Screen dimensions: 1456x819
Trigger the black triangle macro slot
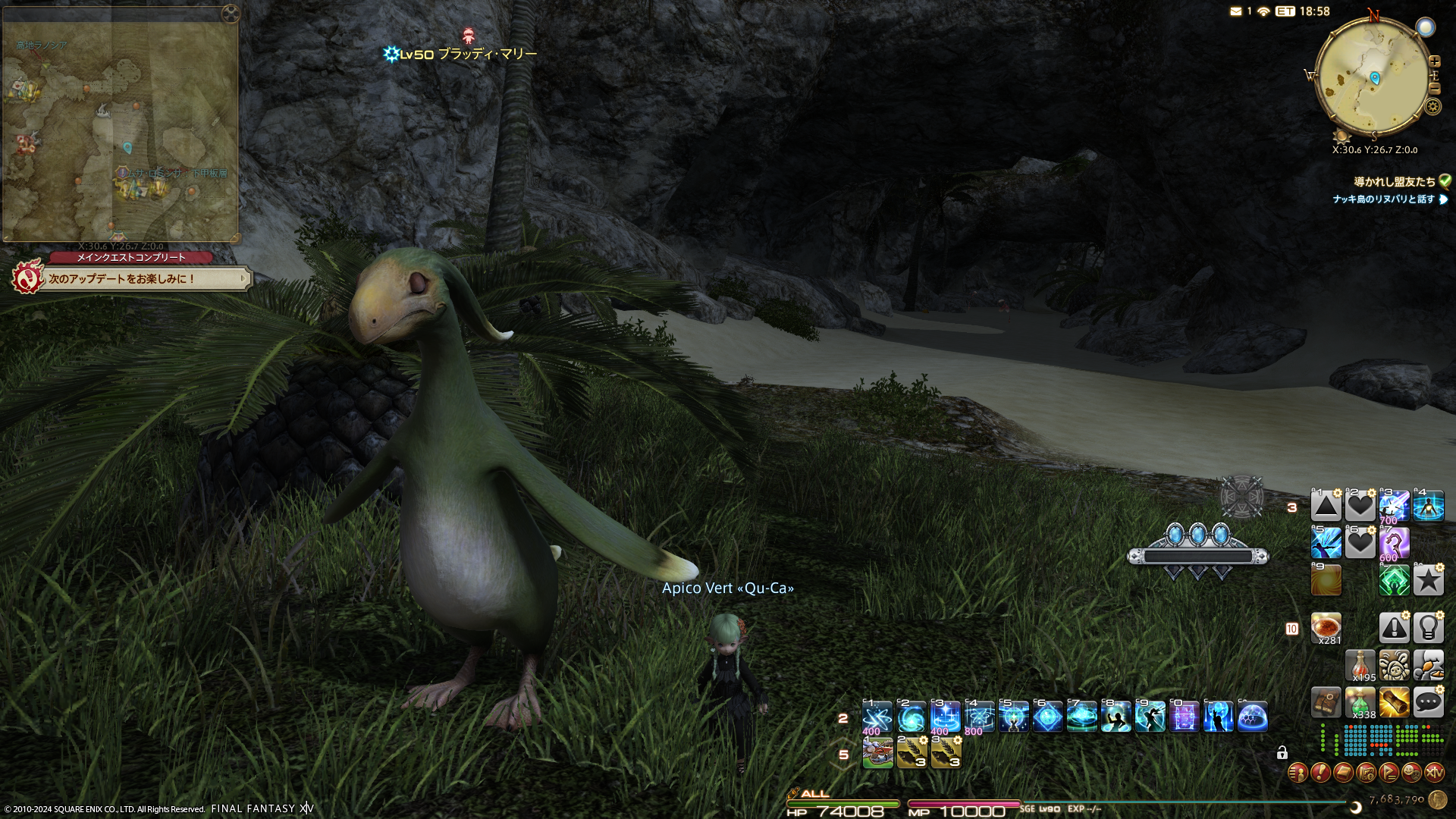(x=1326, y=506)
